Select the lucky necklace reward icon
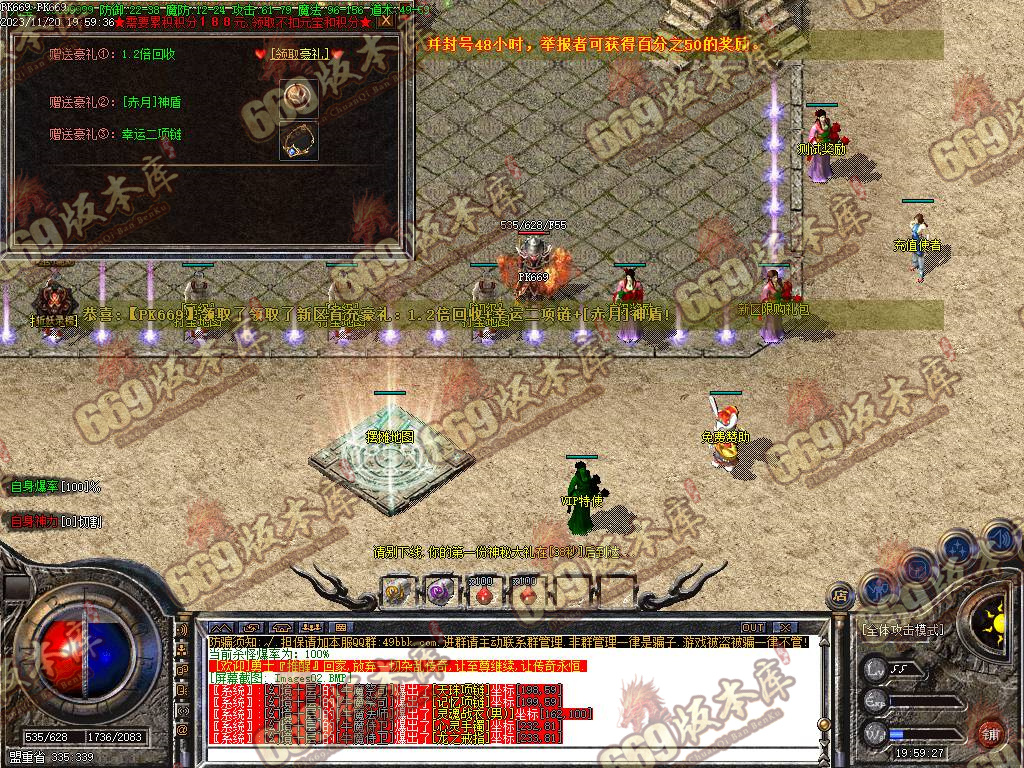 click(298, 140)
